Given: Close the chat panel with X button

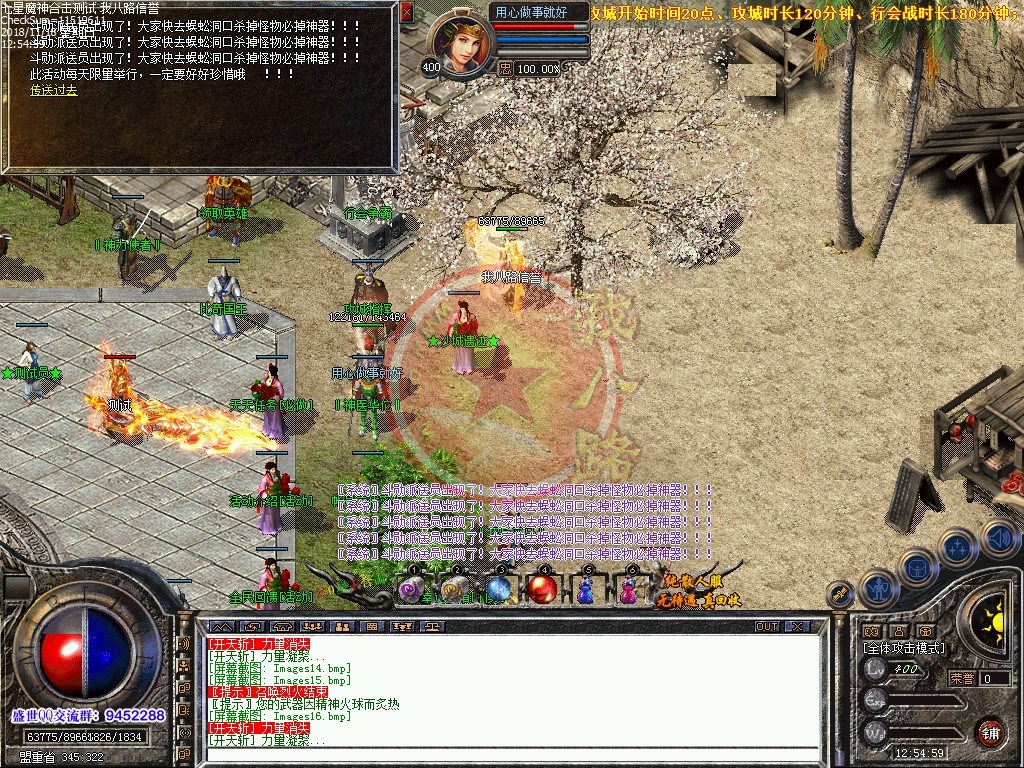Looking at the screenshot, I should click(797, 626).
